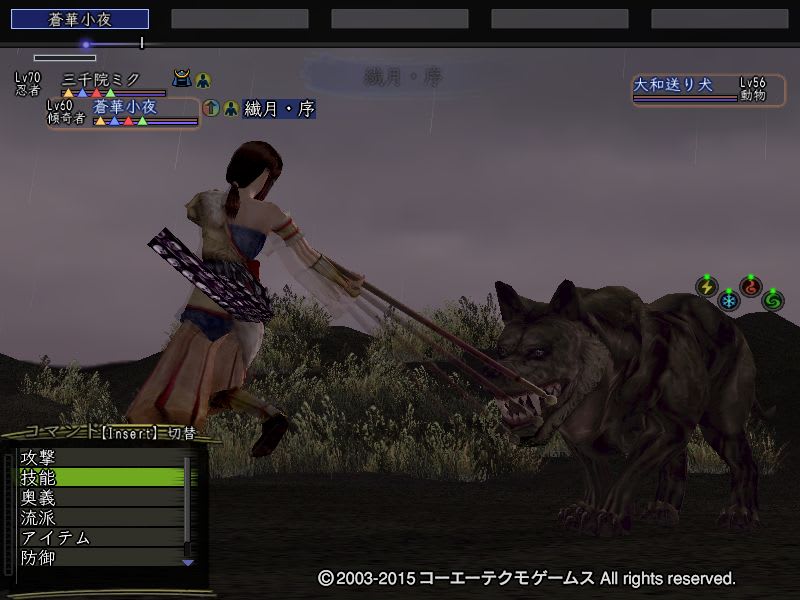The image size is (800, 600).
Task: Select party member 三千院ミク
Action: click(x=102, y=79)
